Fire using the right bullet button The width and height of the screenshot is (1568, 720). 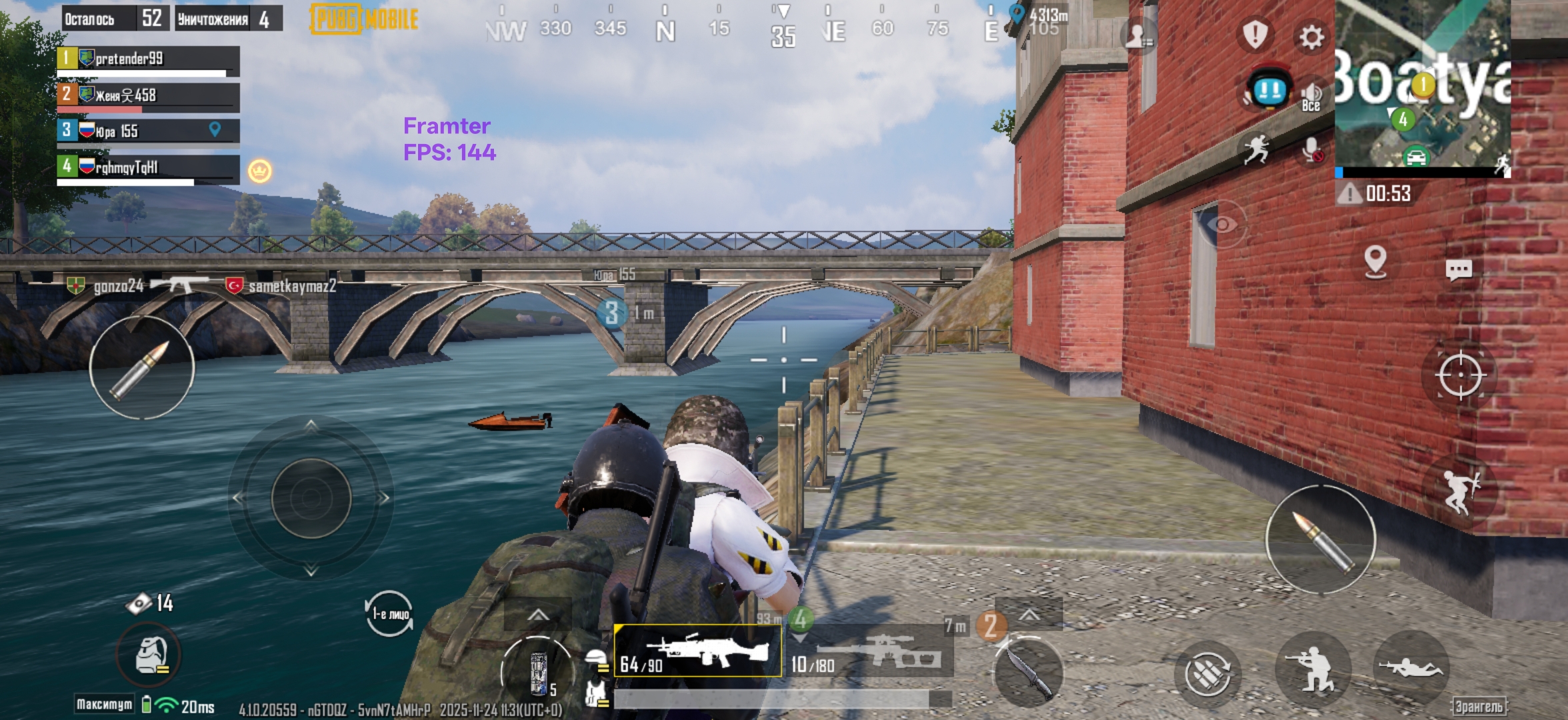[1321, 540]
